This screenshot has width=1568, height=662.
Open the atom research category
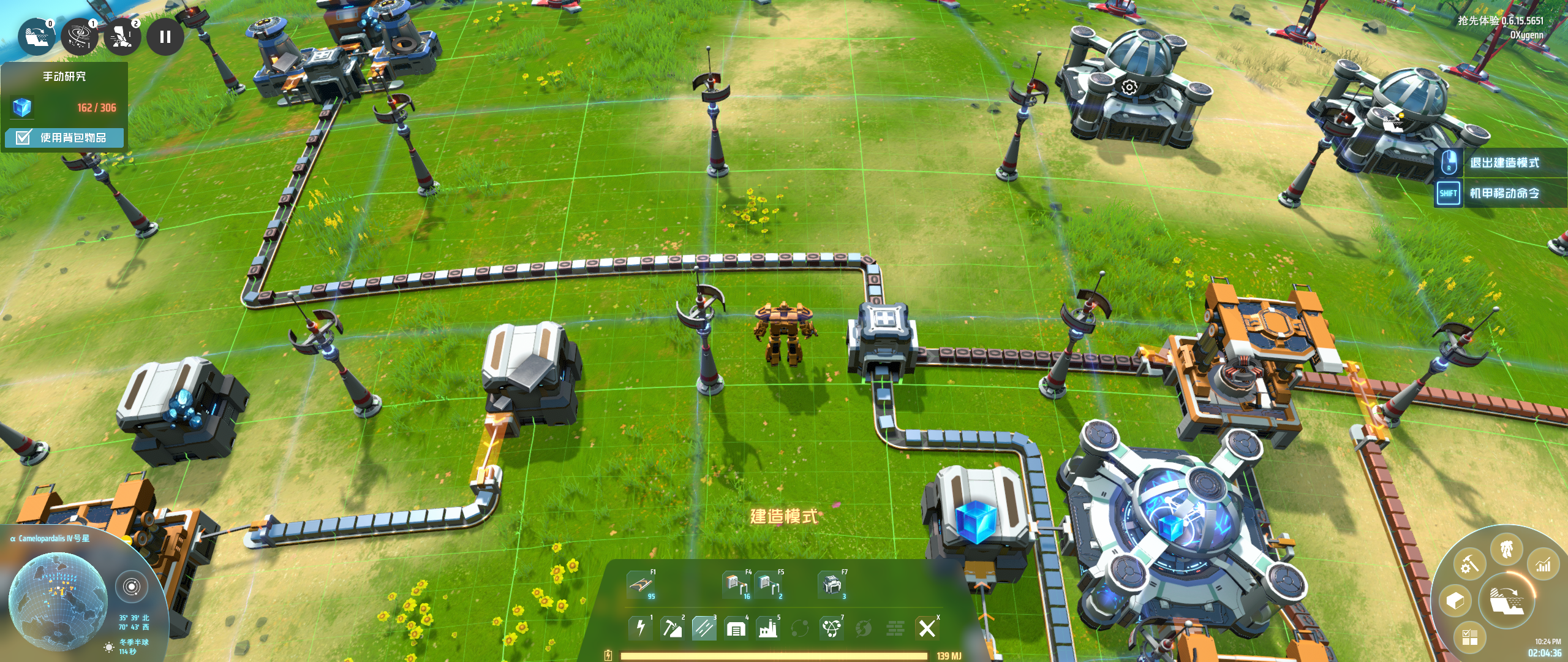pos(831,628)
